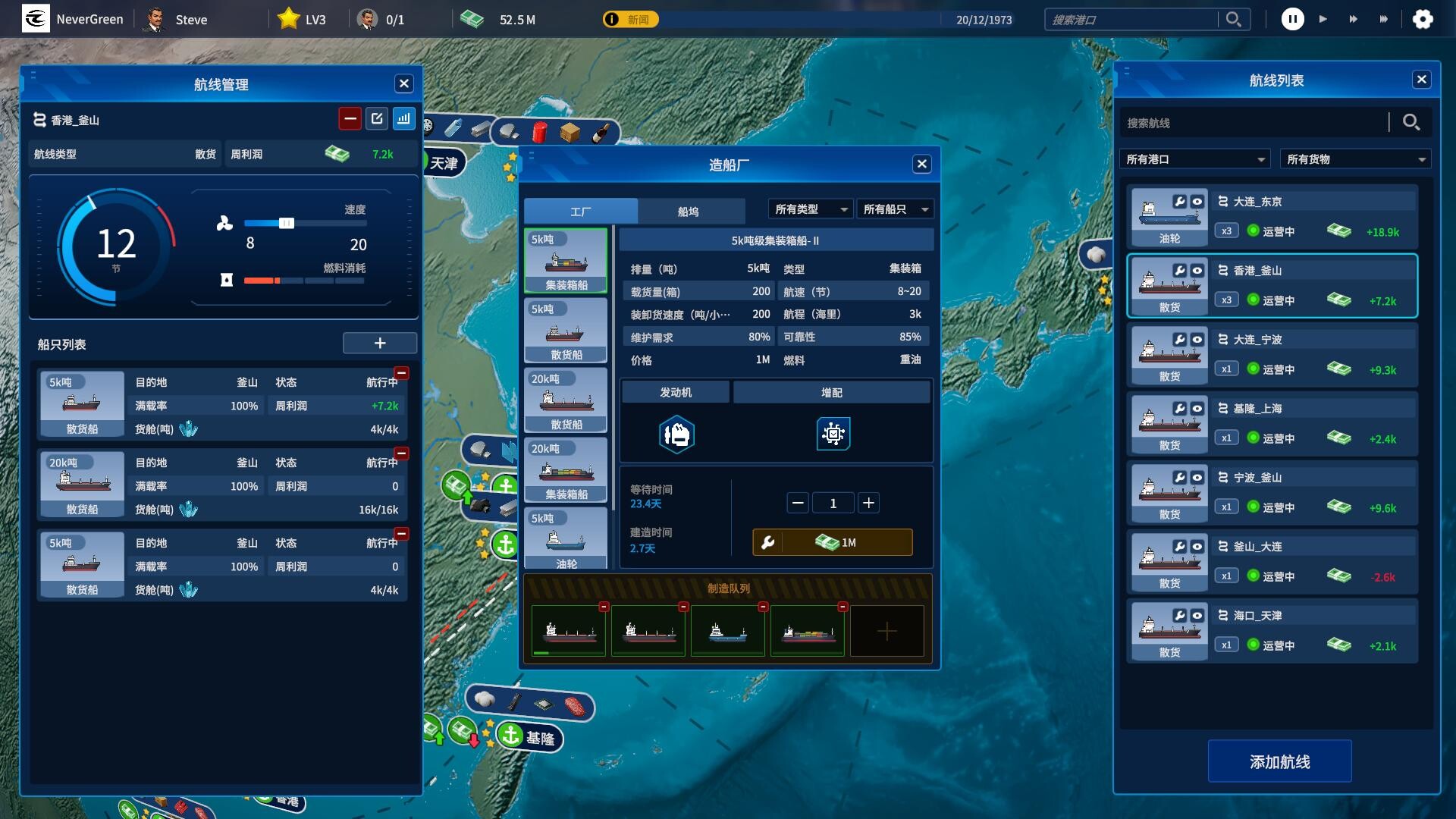Select the 5k吨 oil tanker in factory list
This screenshot has width=1456, height=819.
point(566,538)
